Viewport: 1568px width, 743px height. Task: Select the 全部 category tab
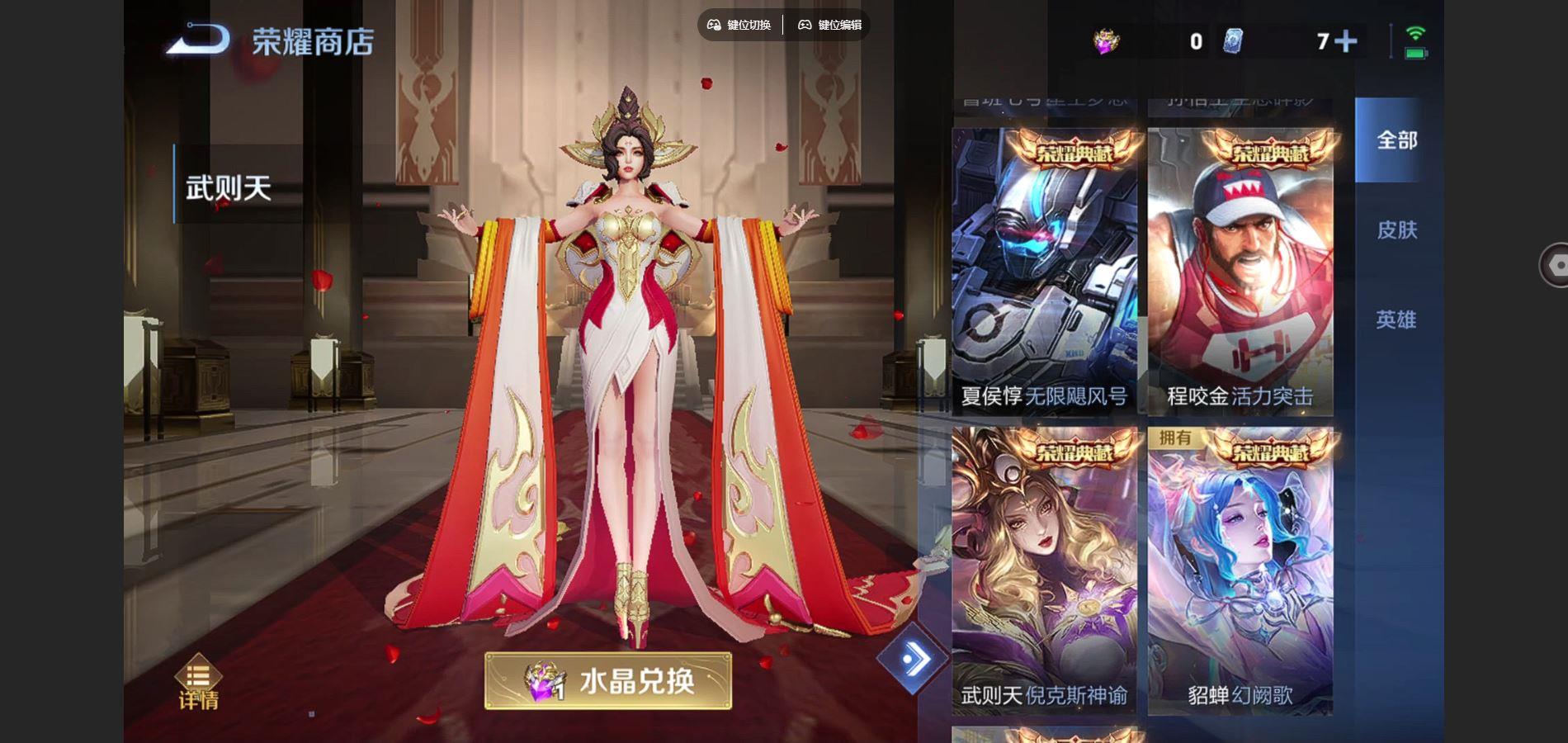1397,140
